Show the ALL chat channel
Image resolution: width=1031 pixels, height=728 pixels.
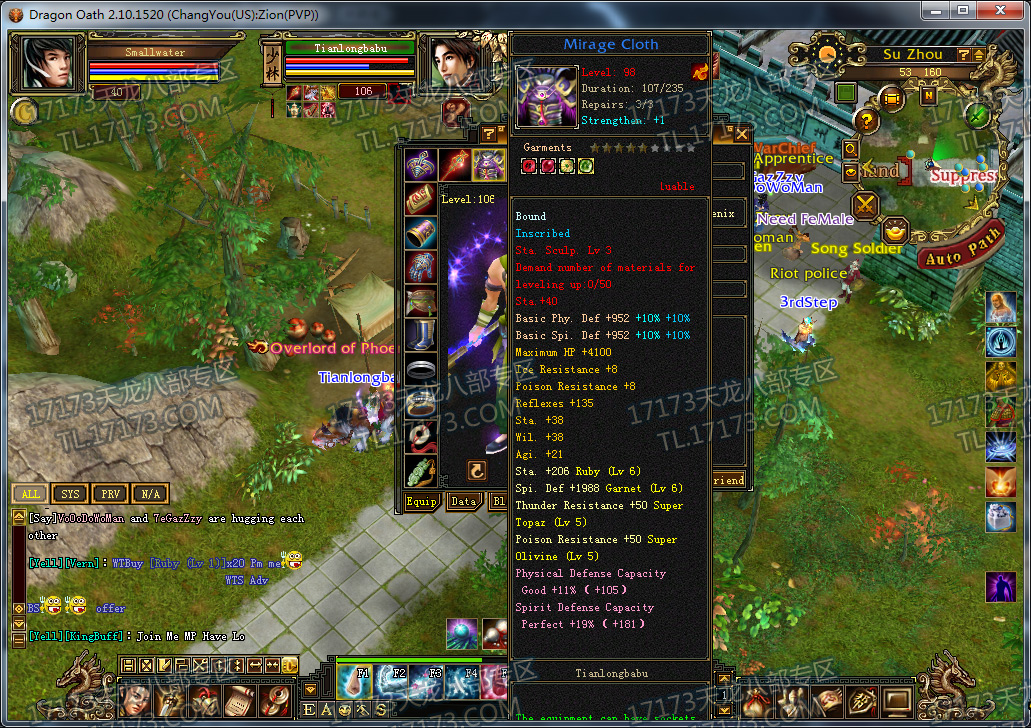click(31, 494)
